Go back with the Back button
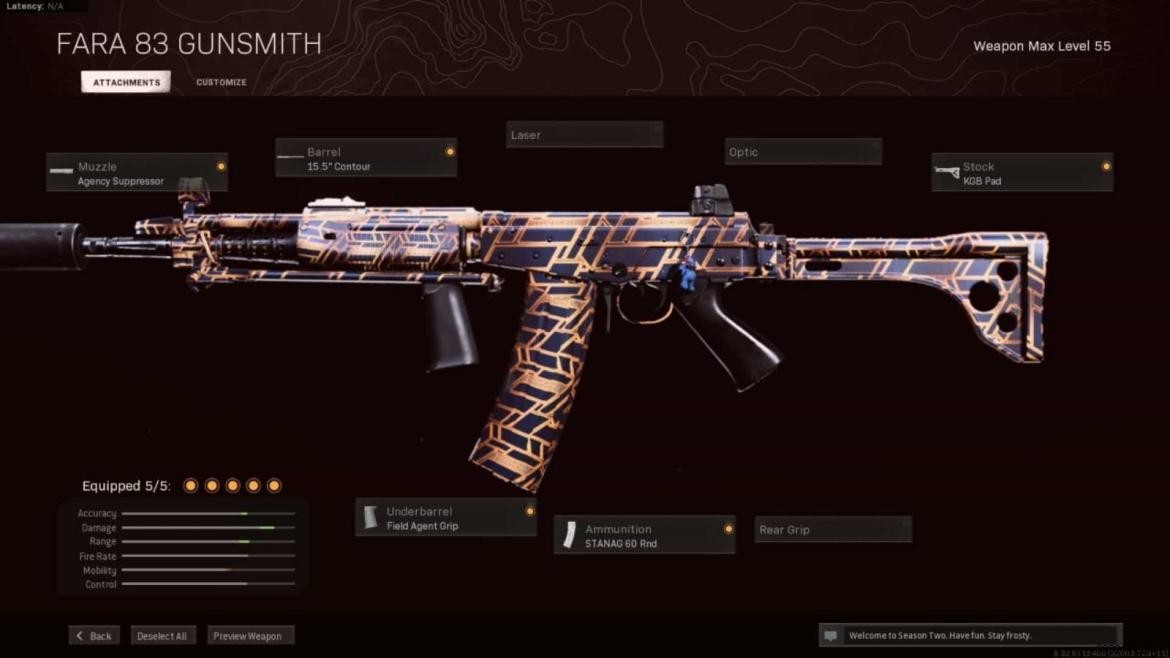The width and height of the screenshot is (1170, 658). coord(94,636)
